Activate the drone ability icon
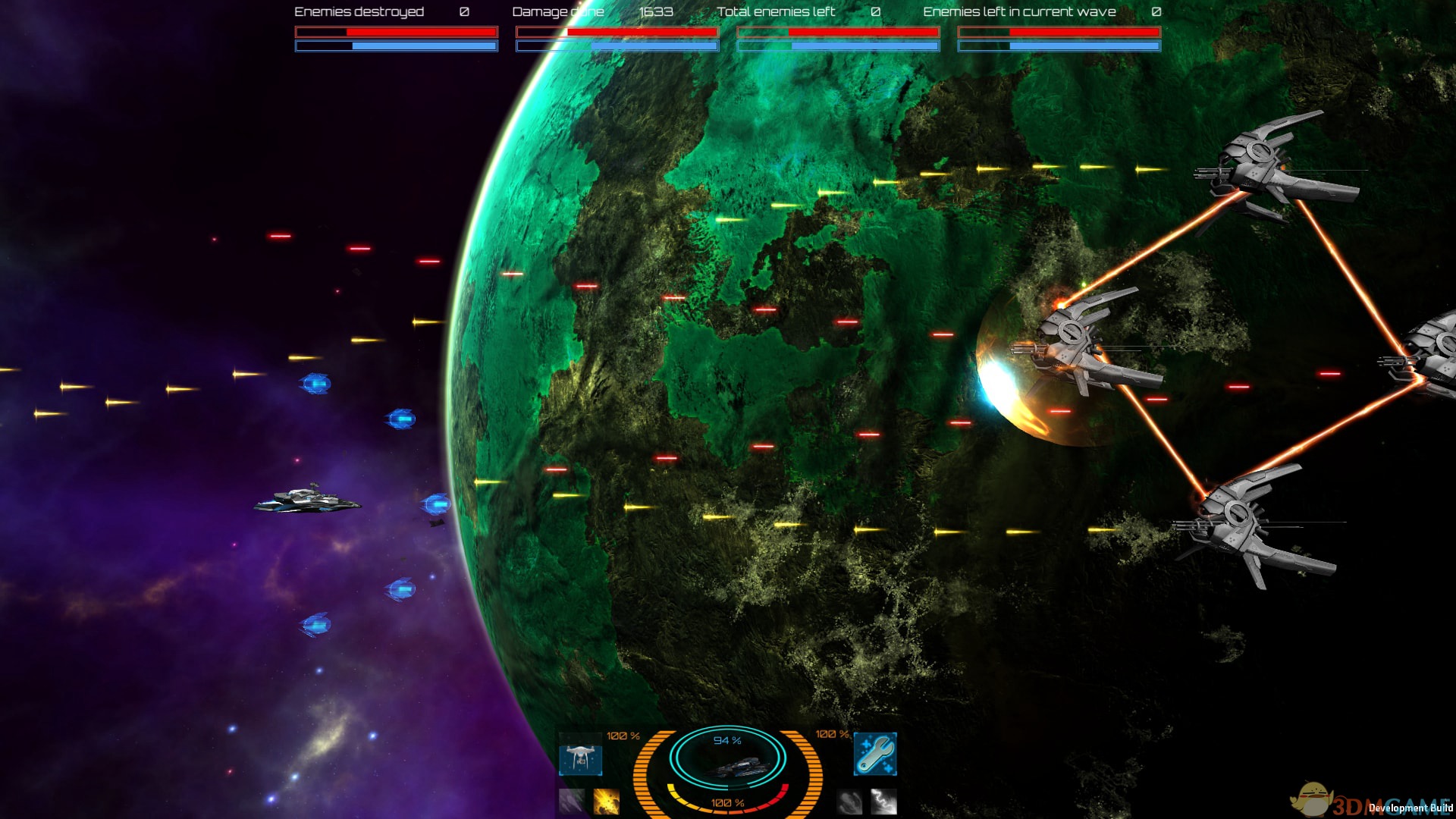1456x819 pixels. point(580,758)
